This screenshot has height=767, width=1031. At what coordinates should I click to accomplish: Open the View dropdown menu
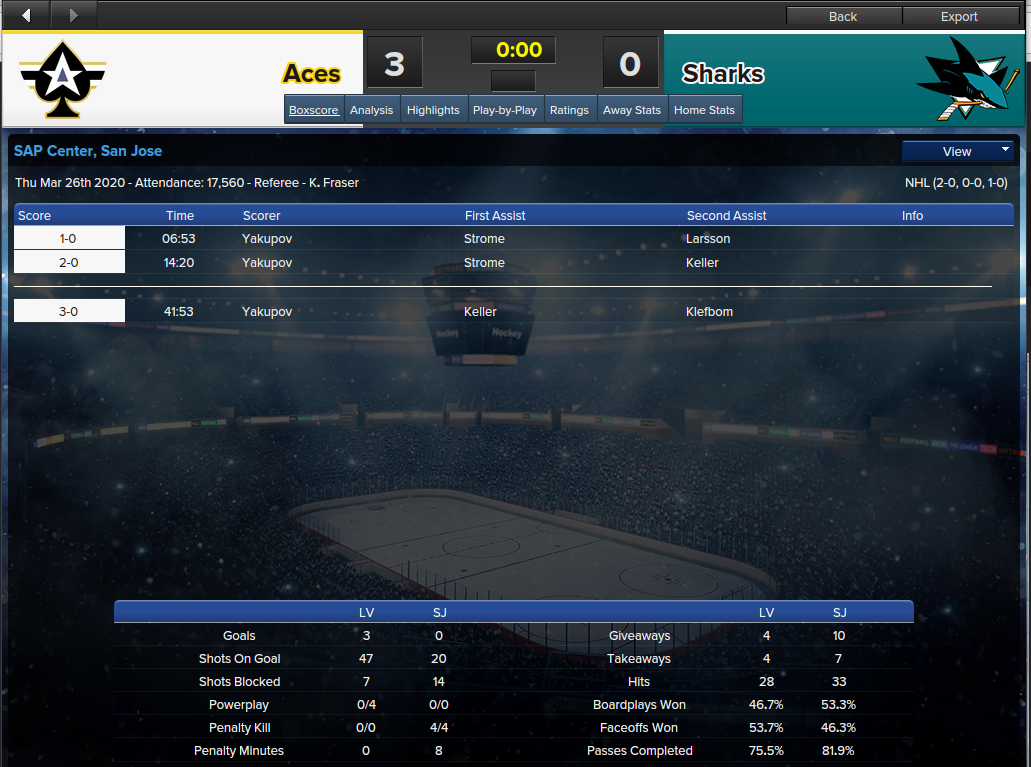[x=958, y=151]
